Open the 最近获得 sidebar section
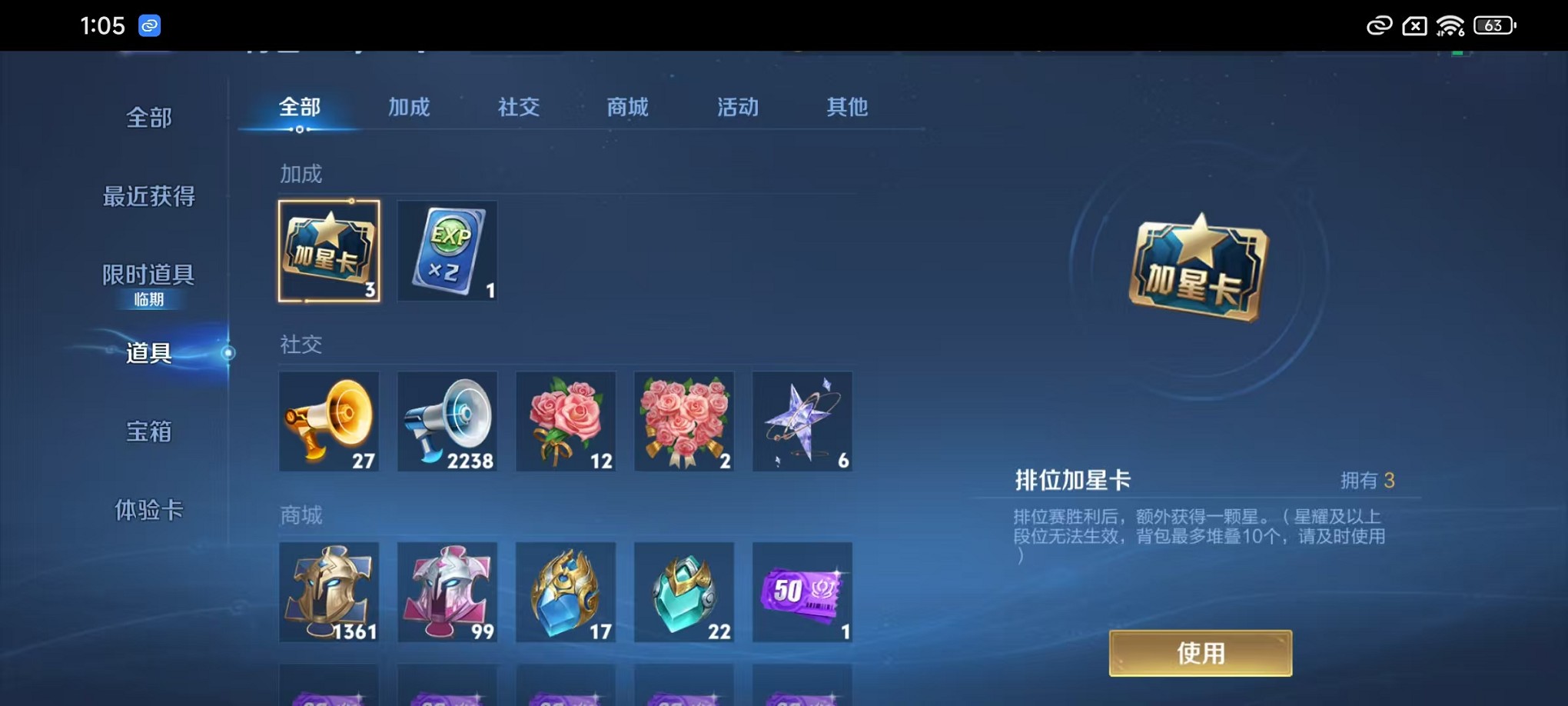The image size is (1568, 706). [148, 197]
